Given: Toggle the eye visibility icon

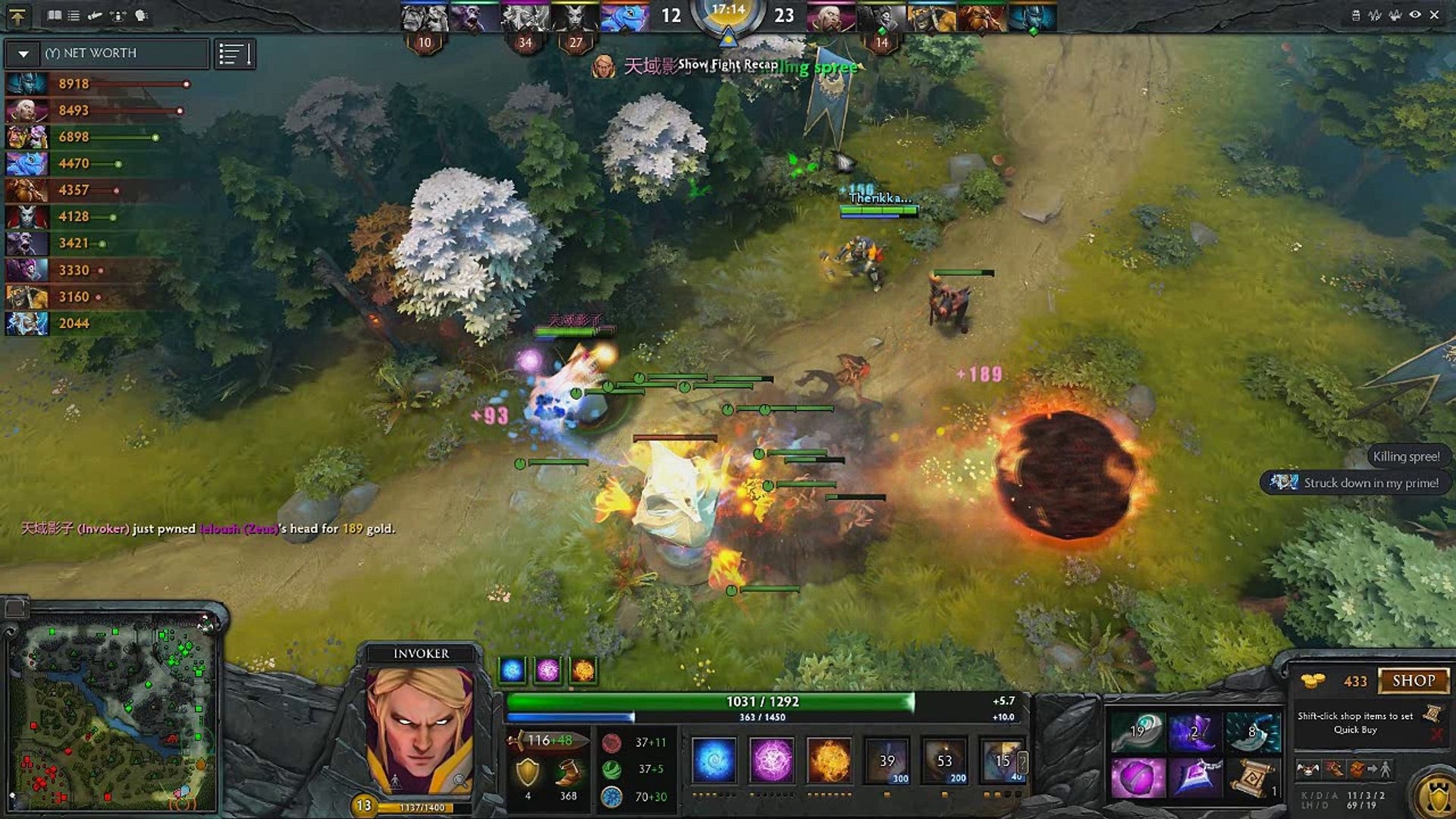Looking at the screenshot, I should [1414, 14].
